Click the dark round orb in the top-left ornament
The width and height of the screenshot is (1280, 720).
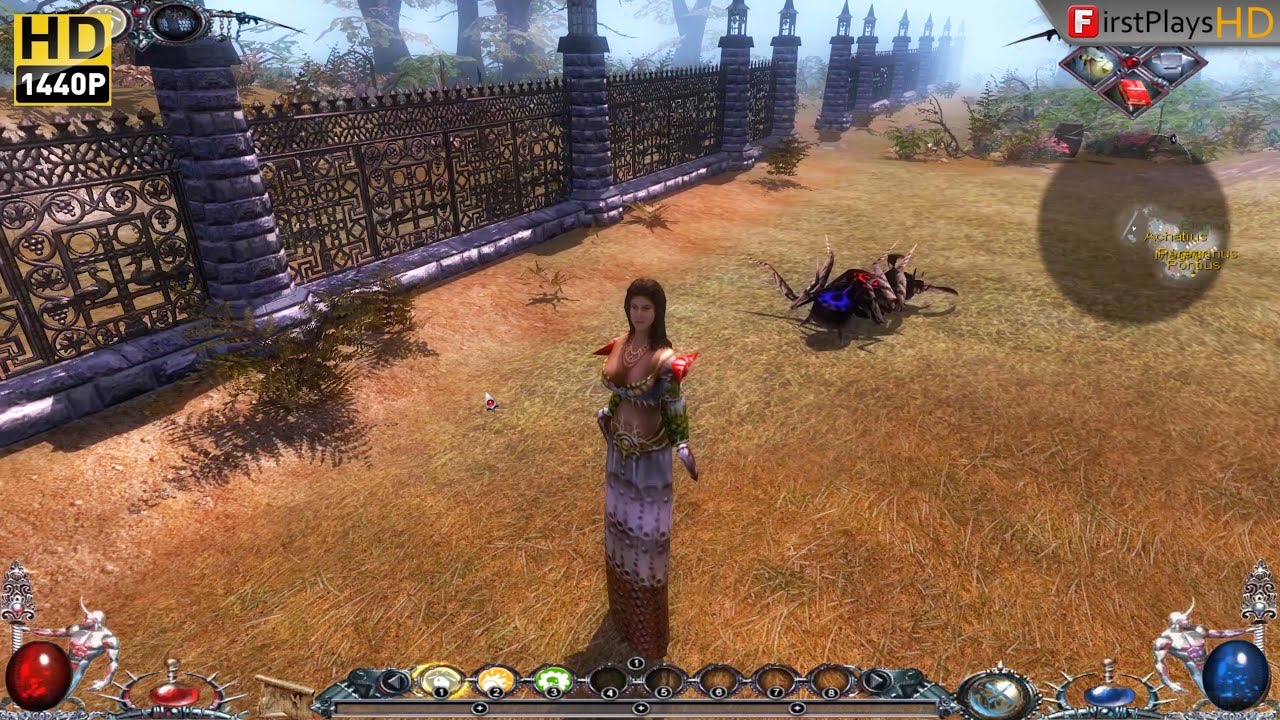point(176,20)
